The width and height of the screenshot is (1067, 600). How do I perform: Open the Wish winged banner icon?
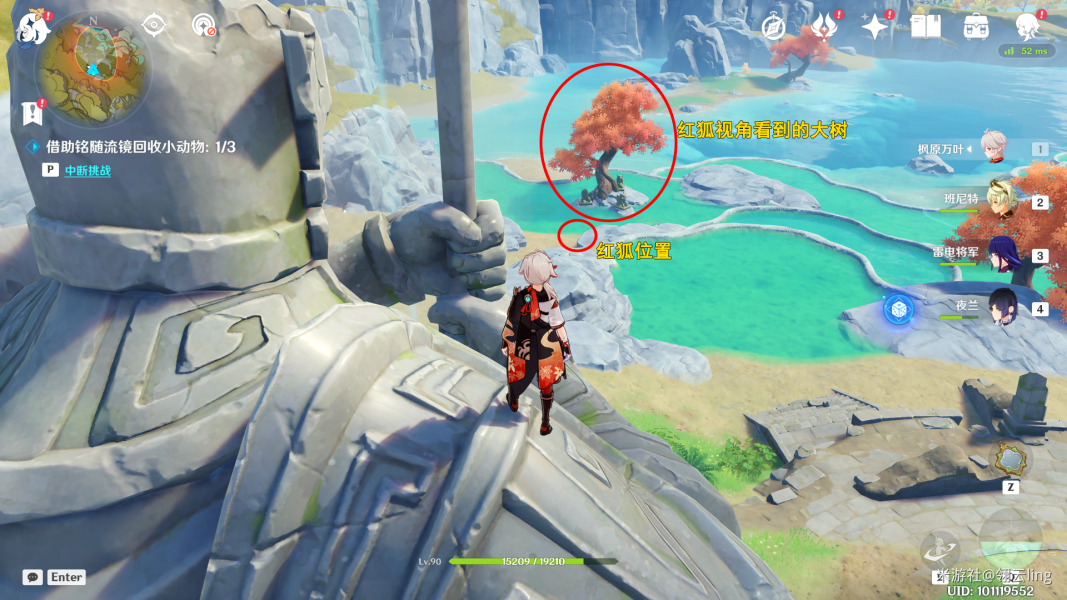(823, 27)
